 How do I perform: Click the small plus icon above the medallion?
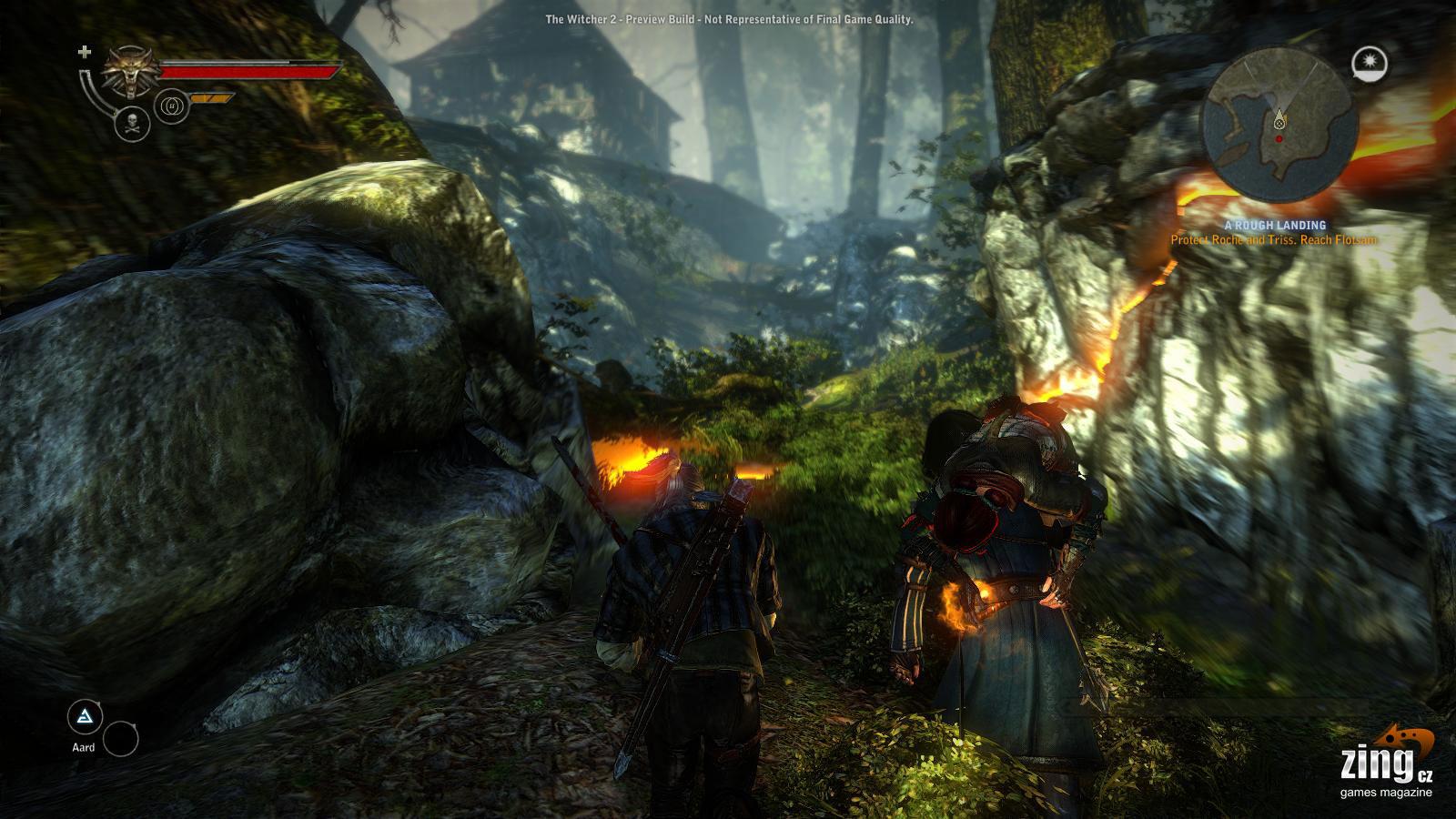point(85,52)
